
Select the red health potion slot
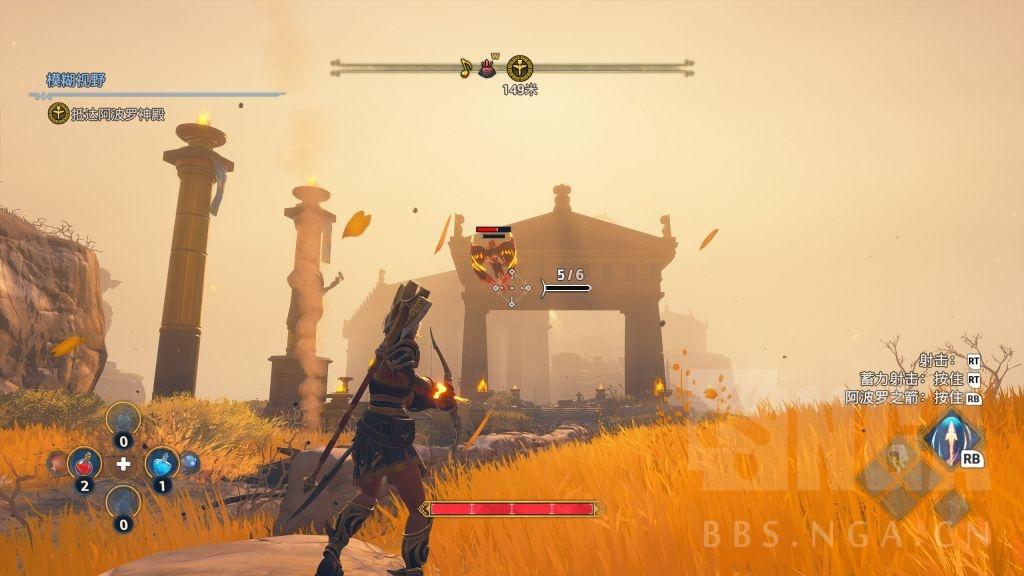(x=84, y=464)
